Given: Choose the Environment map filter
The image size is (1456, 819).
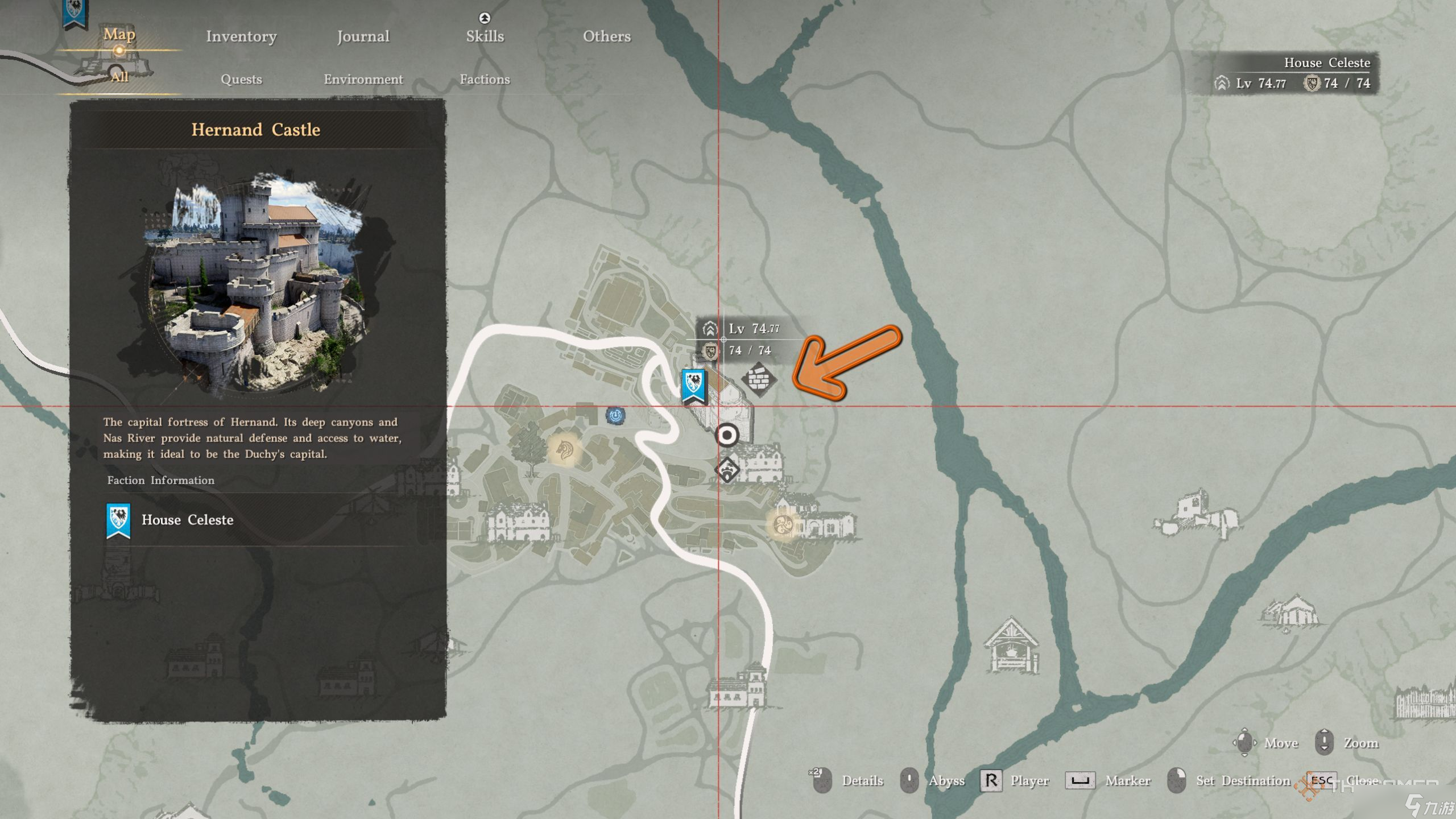Looking at the screenshot, I should (x=363, y=79).
